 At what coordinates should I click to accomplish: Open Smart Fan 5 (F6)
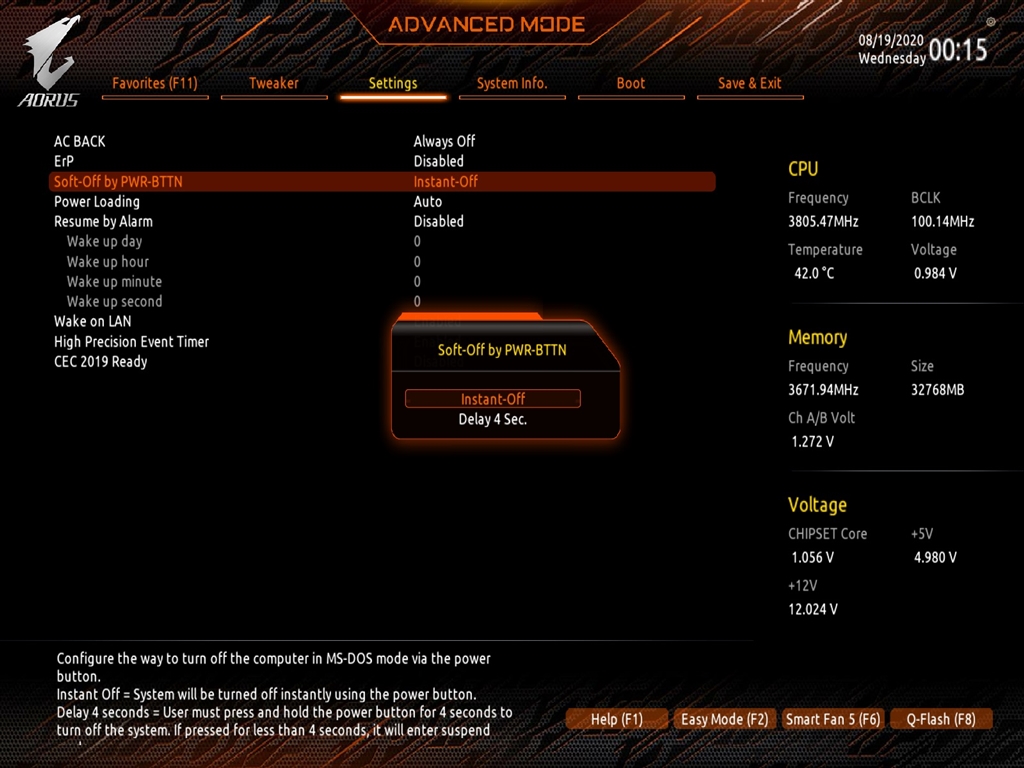click(833, 719)
